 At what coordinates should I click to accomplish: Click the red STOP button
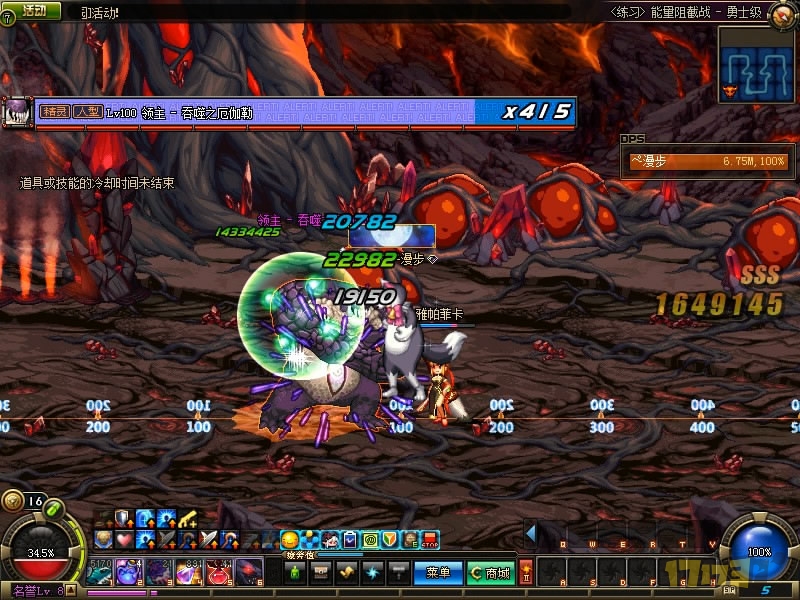(431, 541)
